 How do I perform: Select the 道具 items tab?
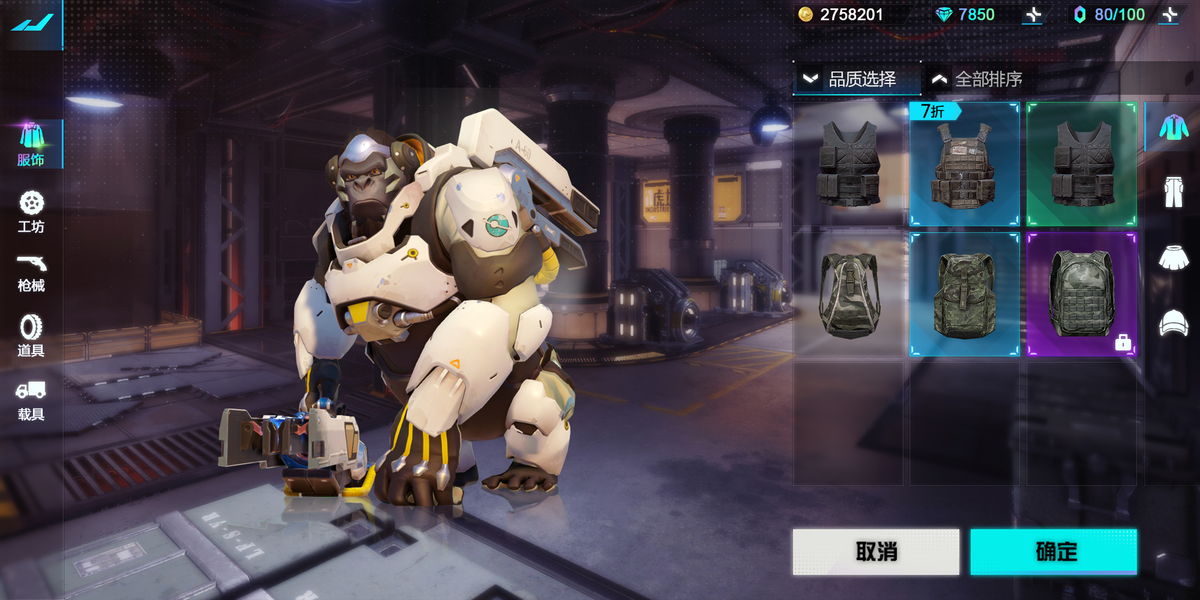coord(31,336)
